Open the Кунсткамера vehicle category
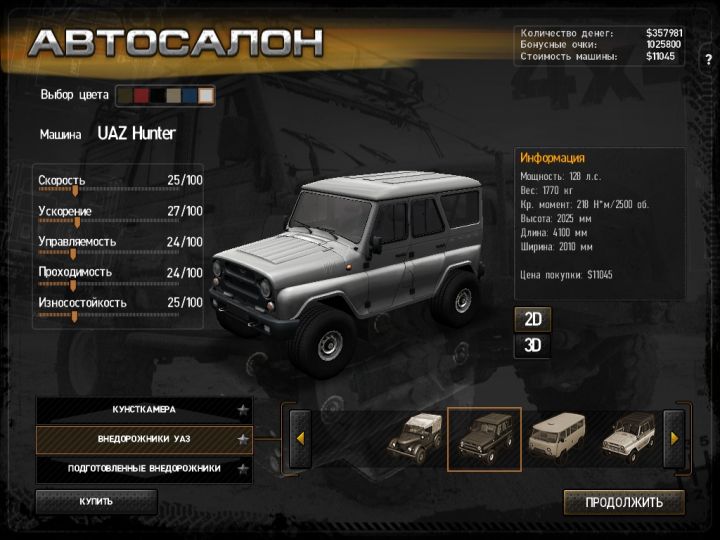Screen dimensions: 720x540 [144, 410]
